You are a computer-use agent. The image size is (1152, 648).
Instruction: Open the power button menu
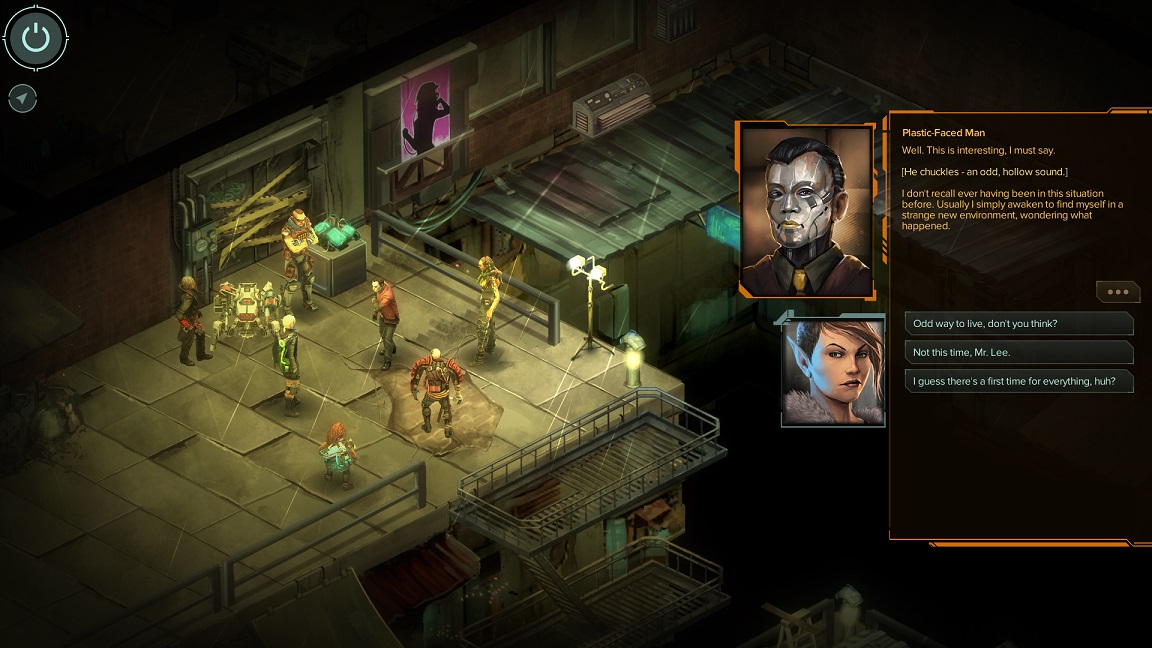pos(36,38)
